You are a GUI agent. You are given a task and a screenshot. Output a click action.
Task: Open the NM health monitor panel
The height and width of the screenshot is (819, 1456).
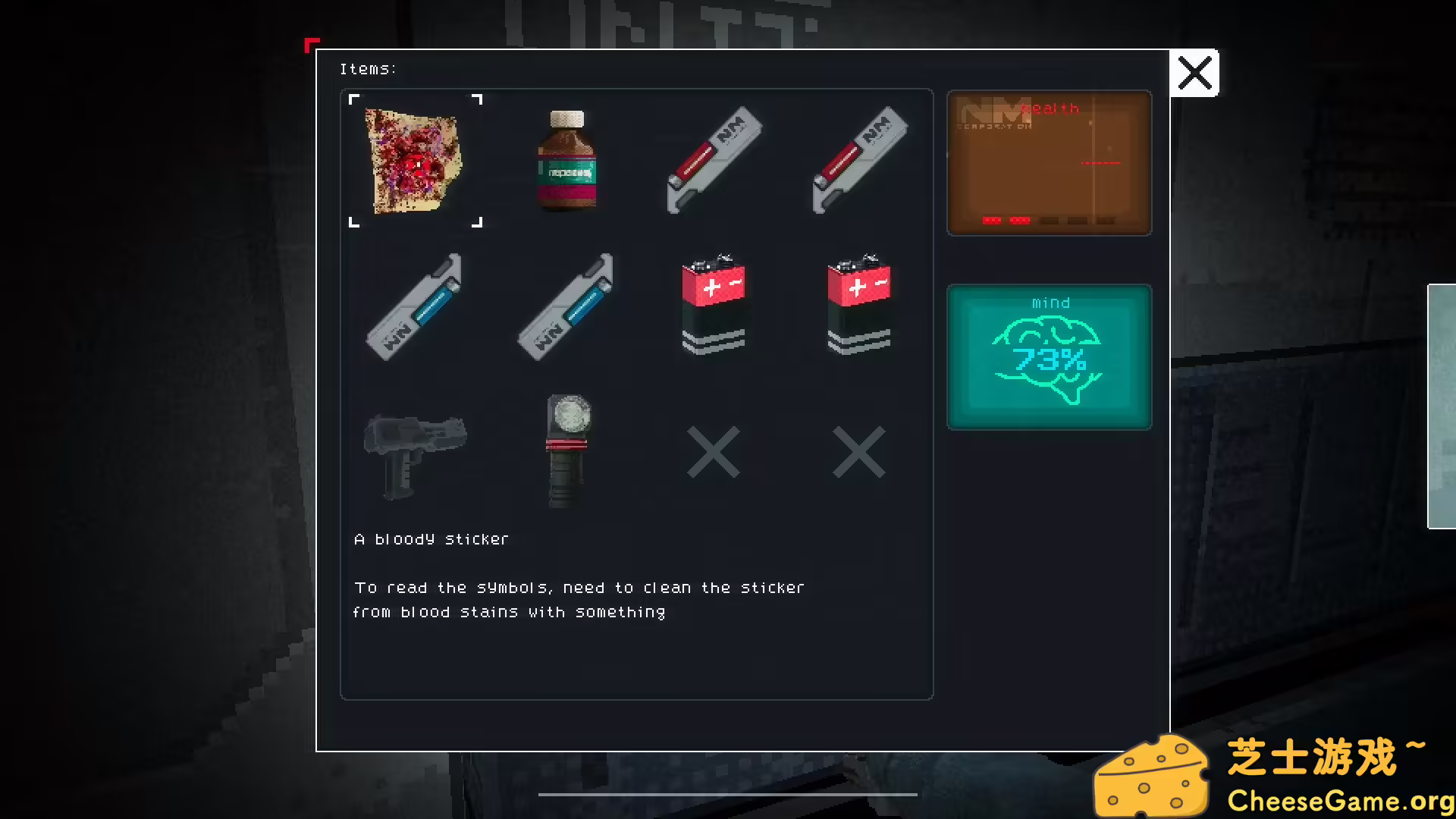(x=1049, y=162)
